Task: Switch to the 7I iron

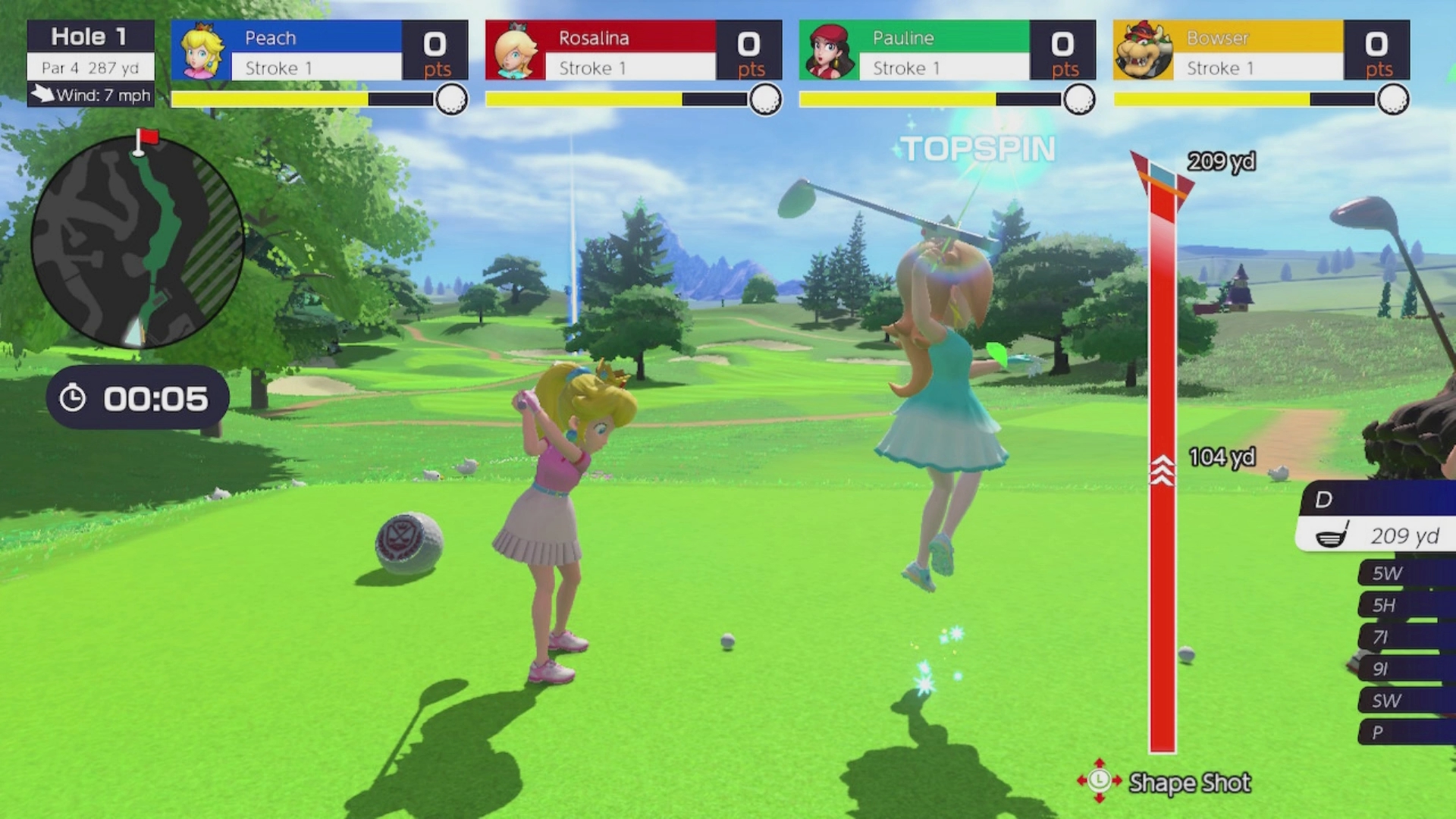Action: (1404, 637)
